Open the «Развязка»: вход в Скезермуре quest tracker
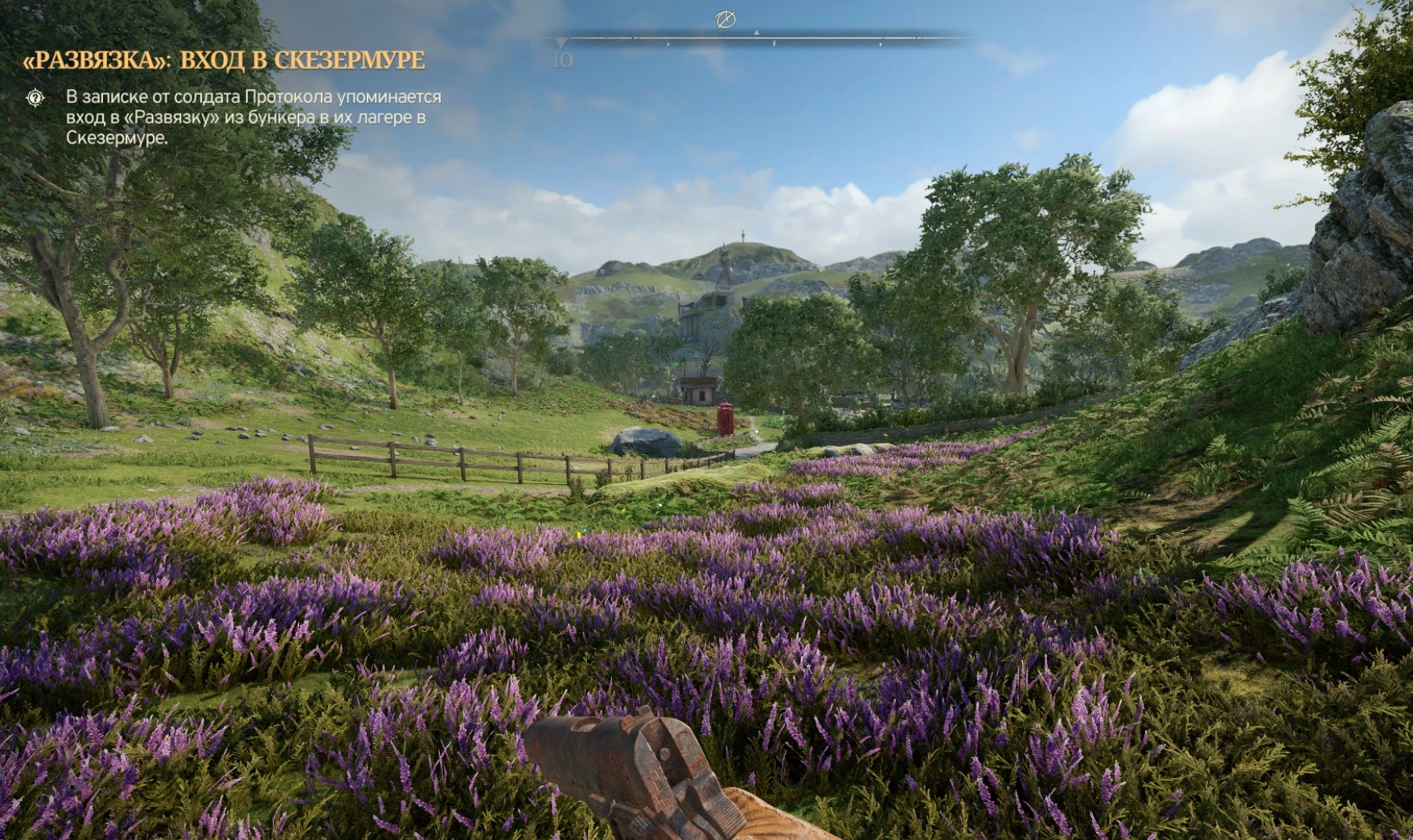 (x=224, y=60)
